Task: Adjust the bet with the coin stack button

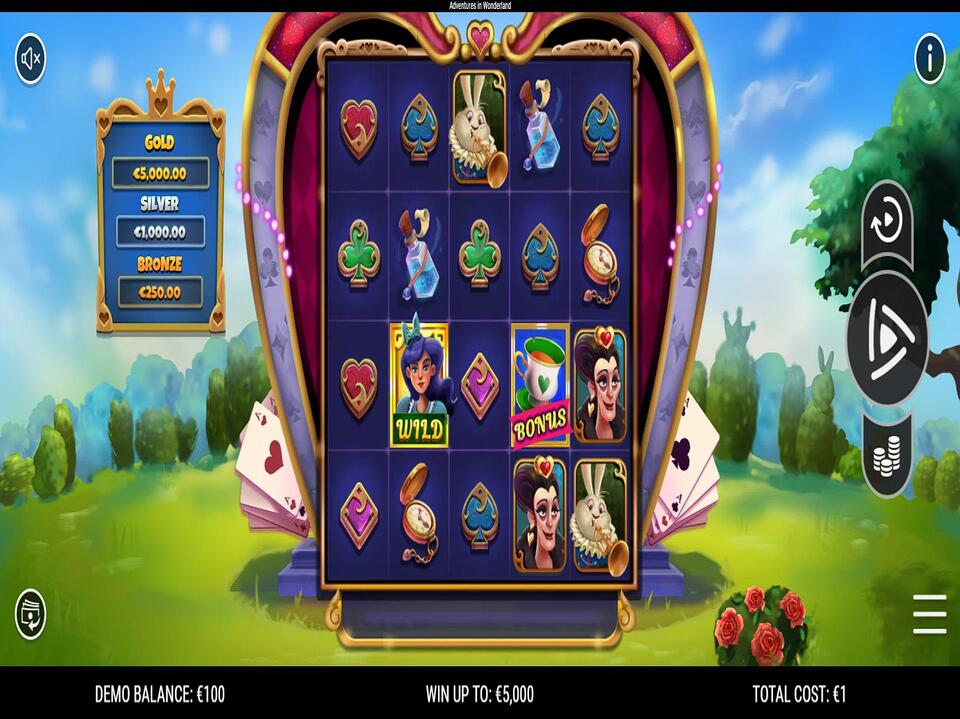Action: 887,455
